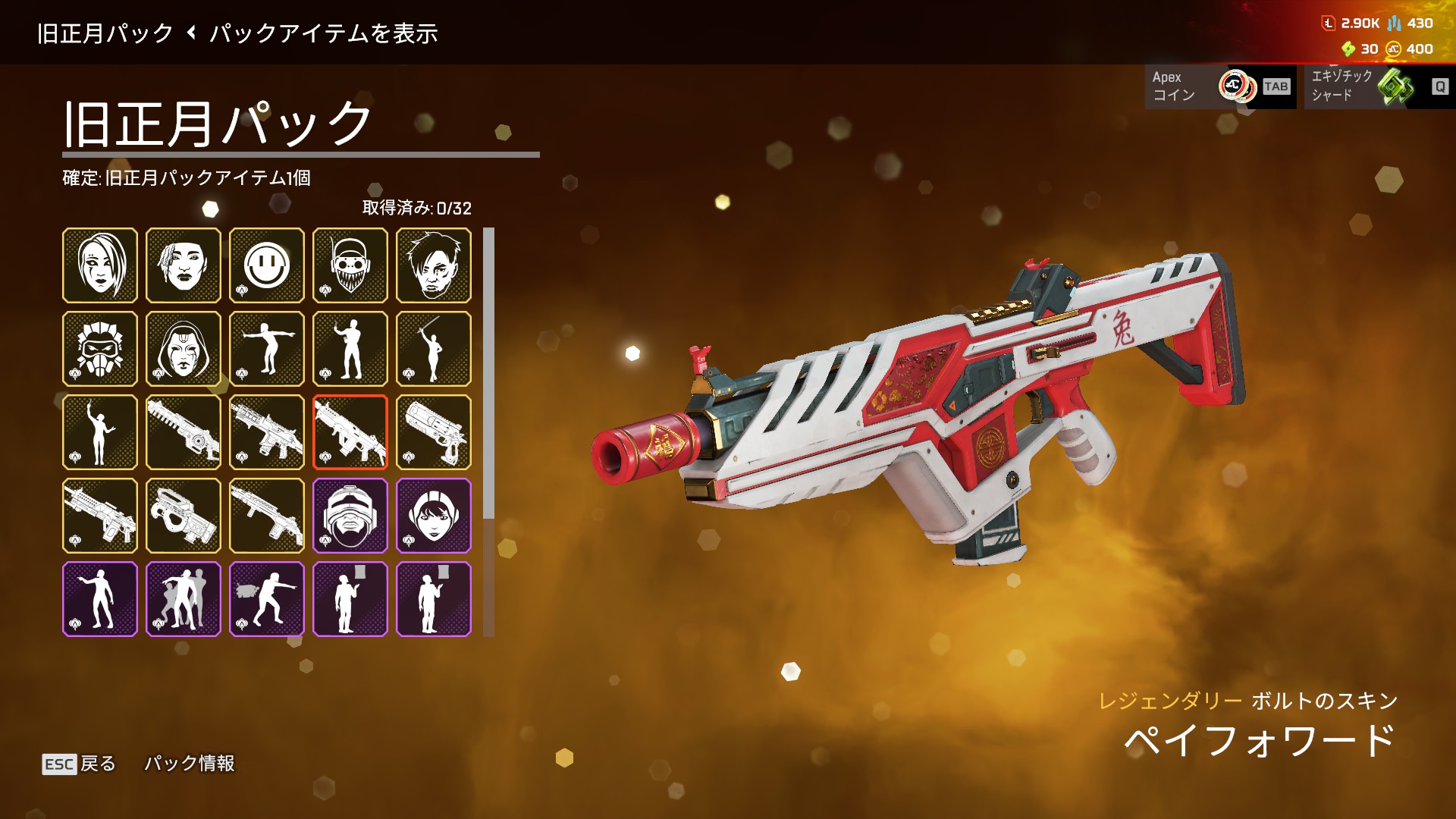Screen dimensions: 1456x819
Task: Select the revolver weapon skin tile
Action: point(434,432)
